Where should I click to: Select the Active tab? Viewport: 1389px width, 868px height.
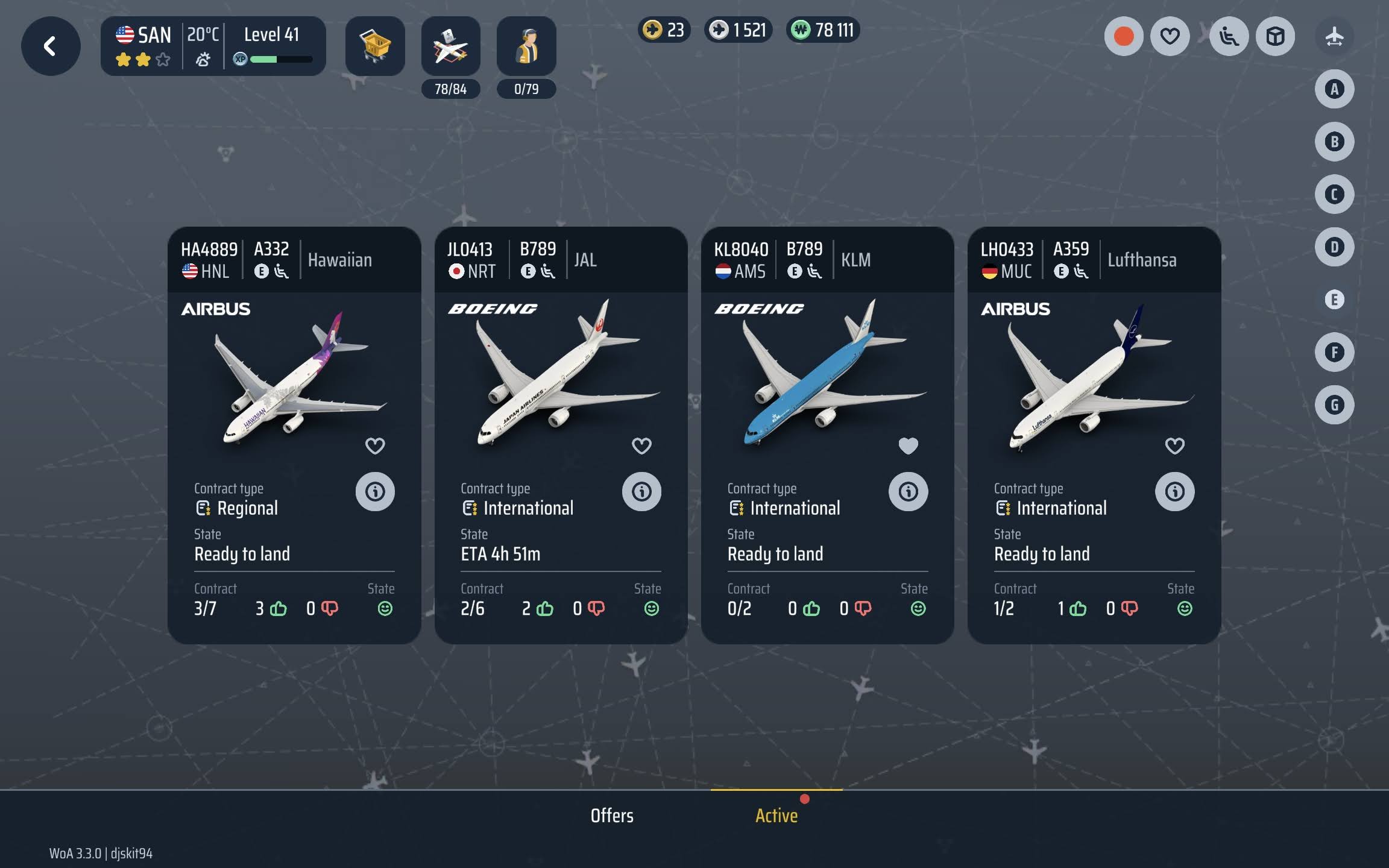click(x=776, y=816)
